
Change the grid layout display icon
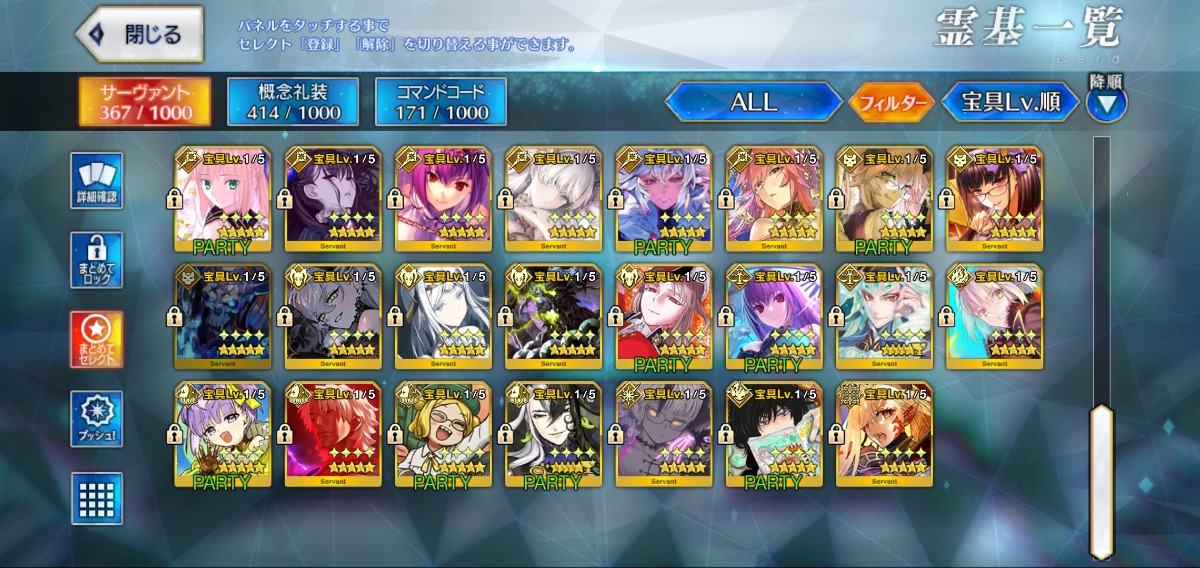point(97,498)
